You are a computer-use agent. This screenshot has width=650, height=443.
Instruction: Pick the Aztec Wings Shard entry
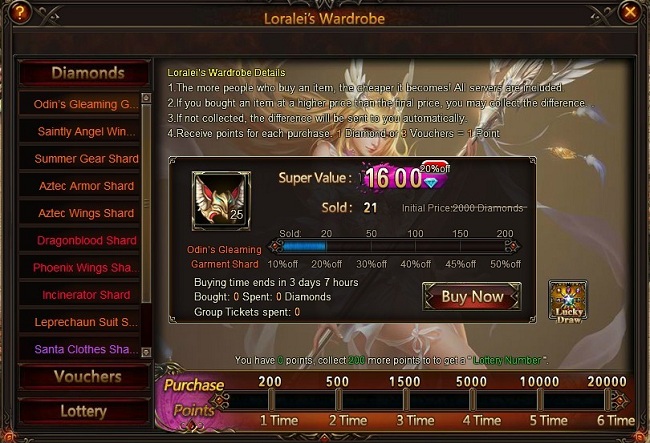[85, 213]
